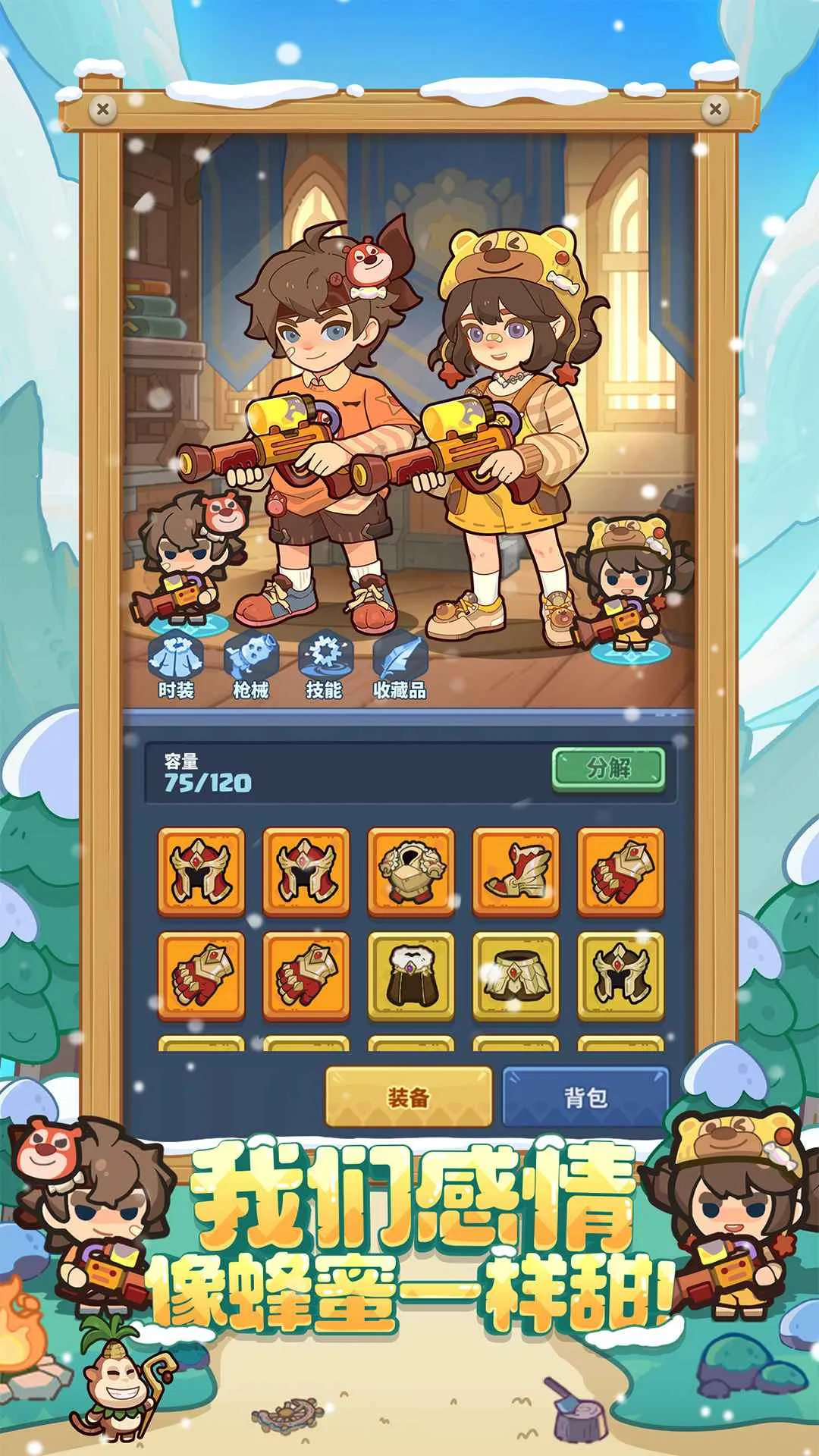Click the green 分解 button
This screenshot has width=819, height=1456.
coord(608,768)
